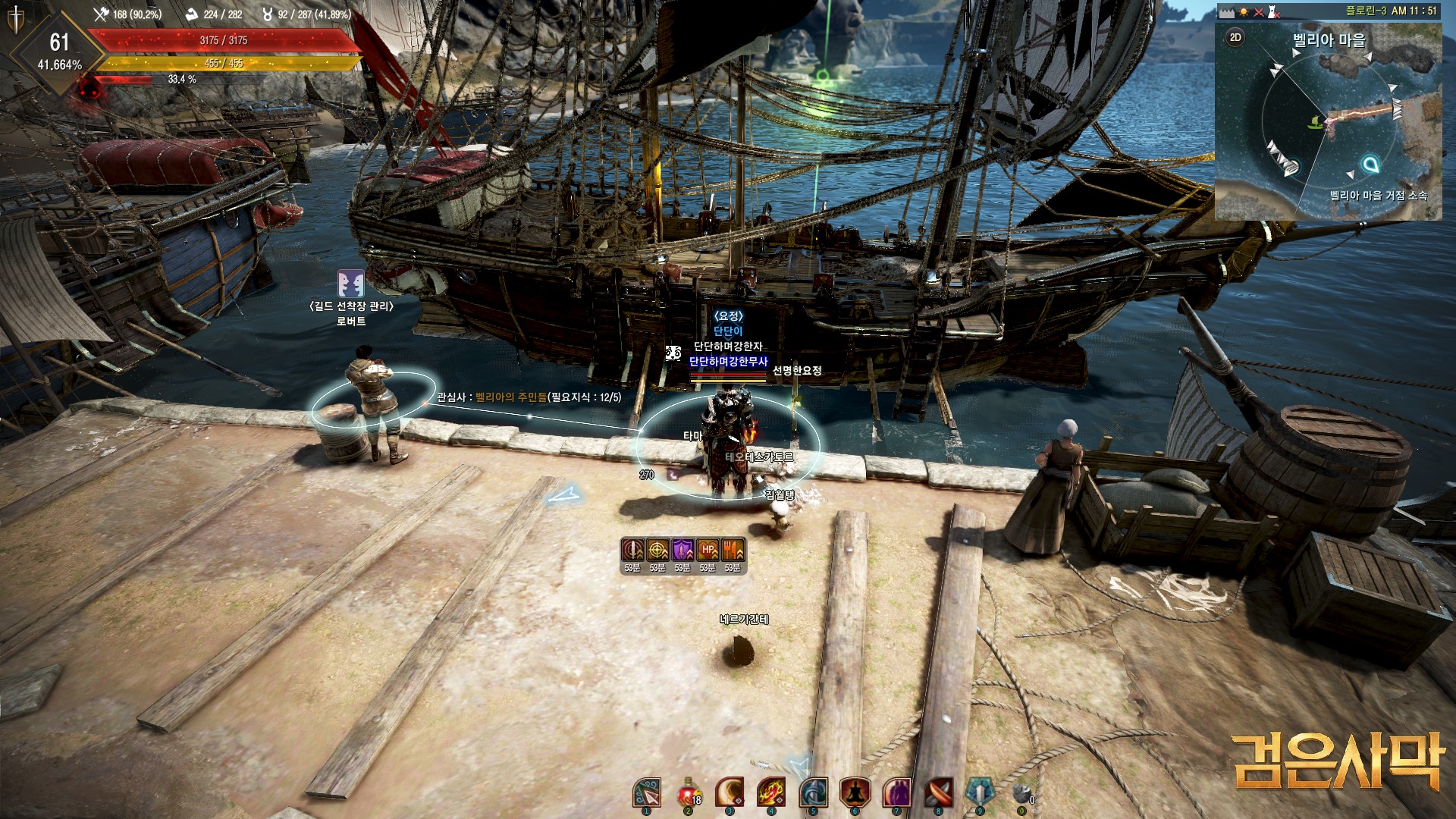Select the crossed swords status icon above the minimap
Viewport: 1456px width, 819px height.
[1259, 12]
